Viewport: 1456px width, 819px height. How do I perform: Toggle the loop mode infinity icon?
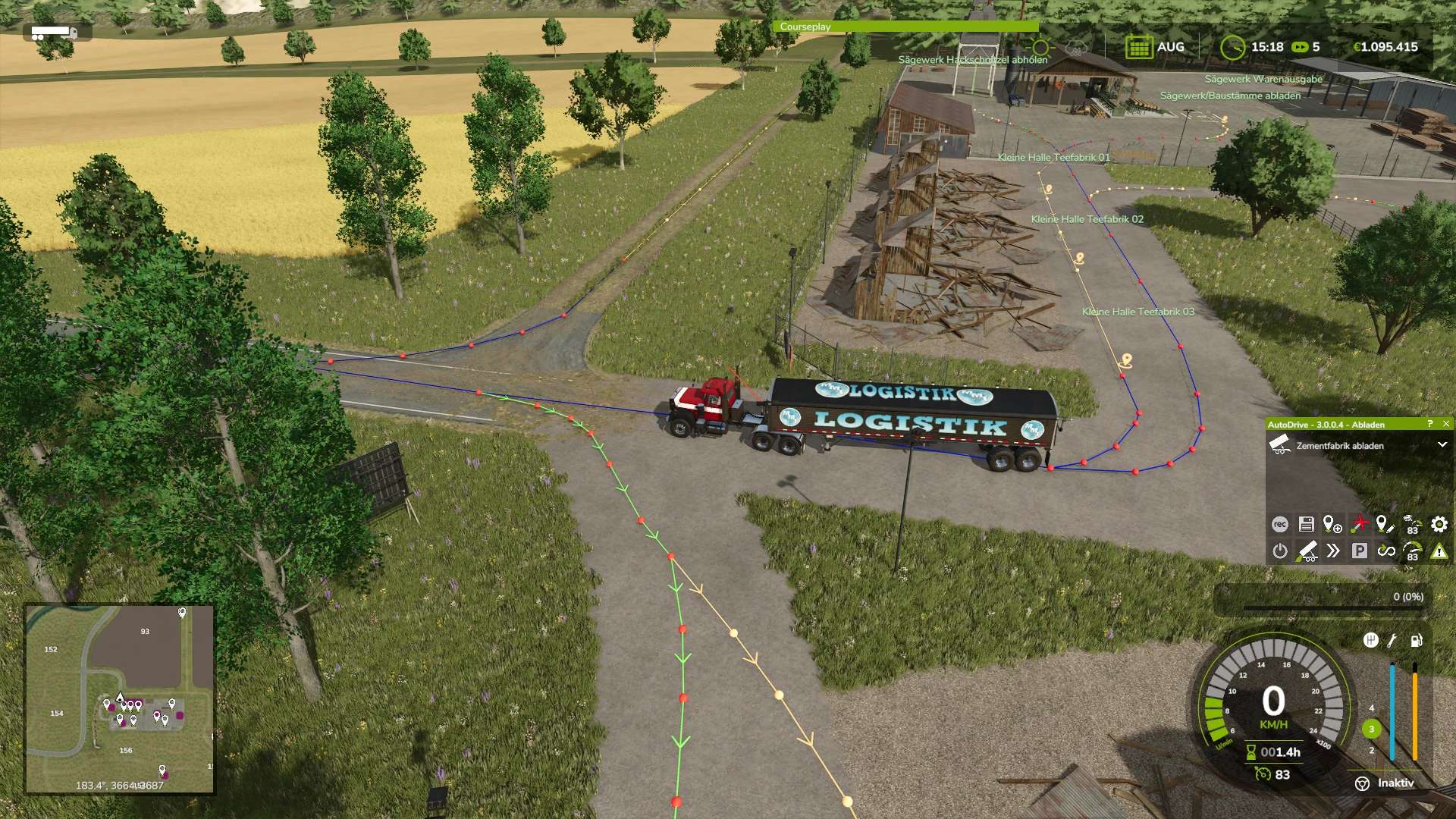click(1385, 551)
